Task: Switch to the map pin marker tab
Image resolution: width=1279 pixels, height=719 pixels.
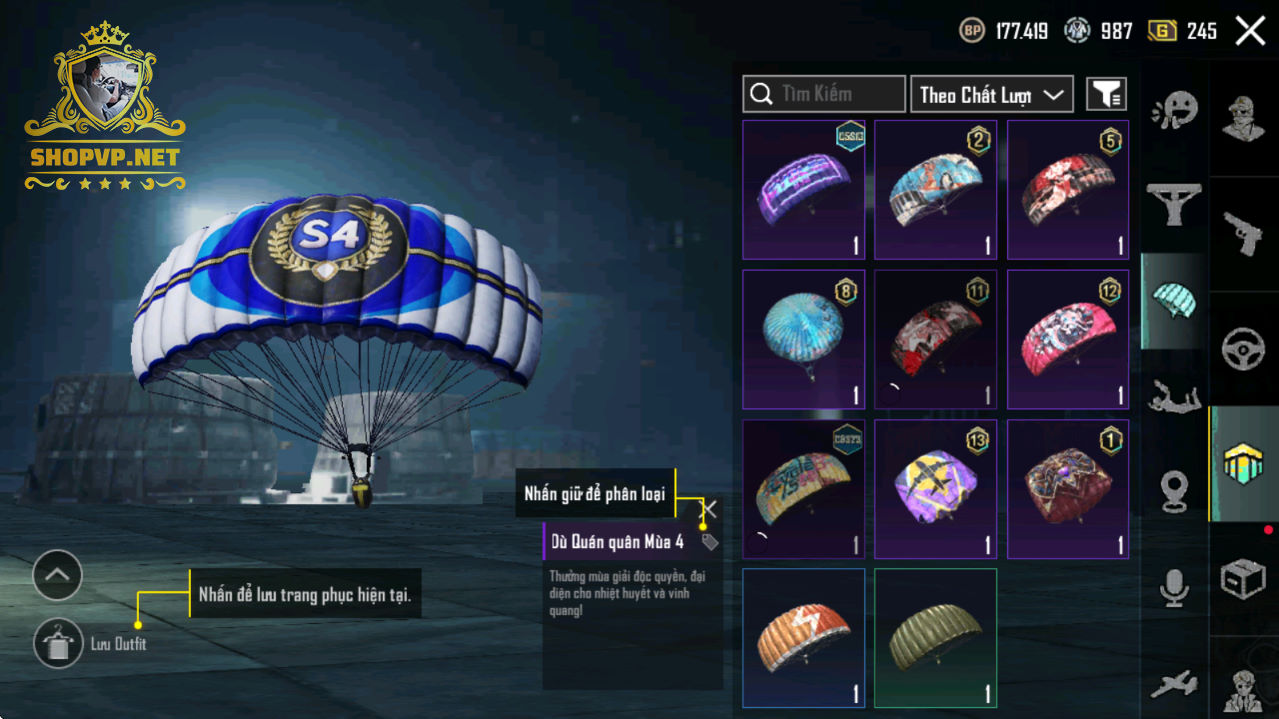Action: (1174, 491)
